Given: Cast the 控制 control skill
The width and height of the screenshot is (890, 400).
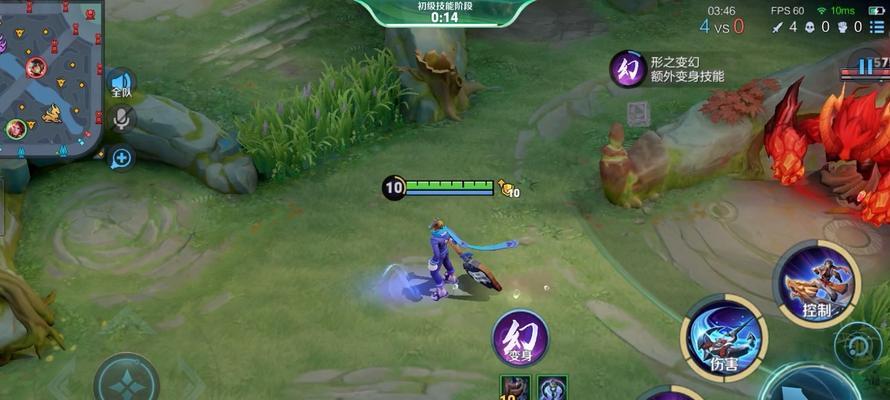Looking at the screenshot, I should click(x=816, y=281).
